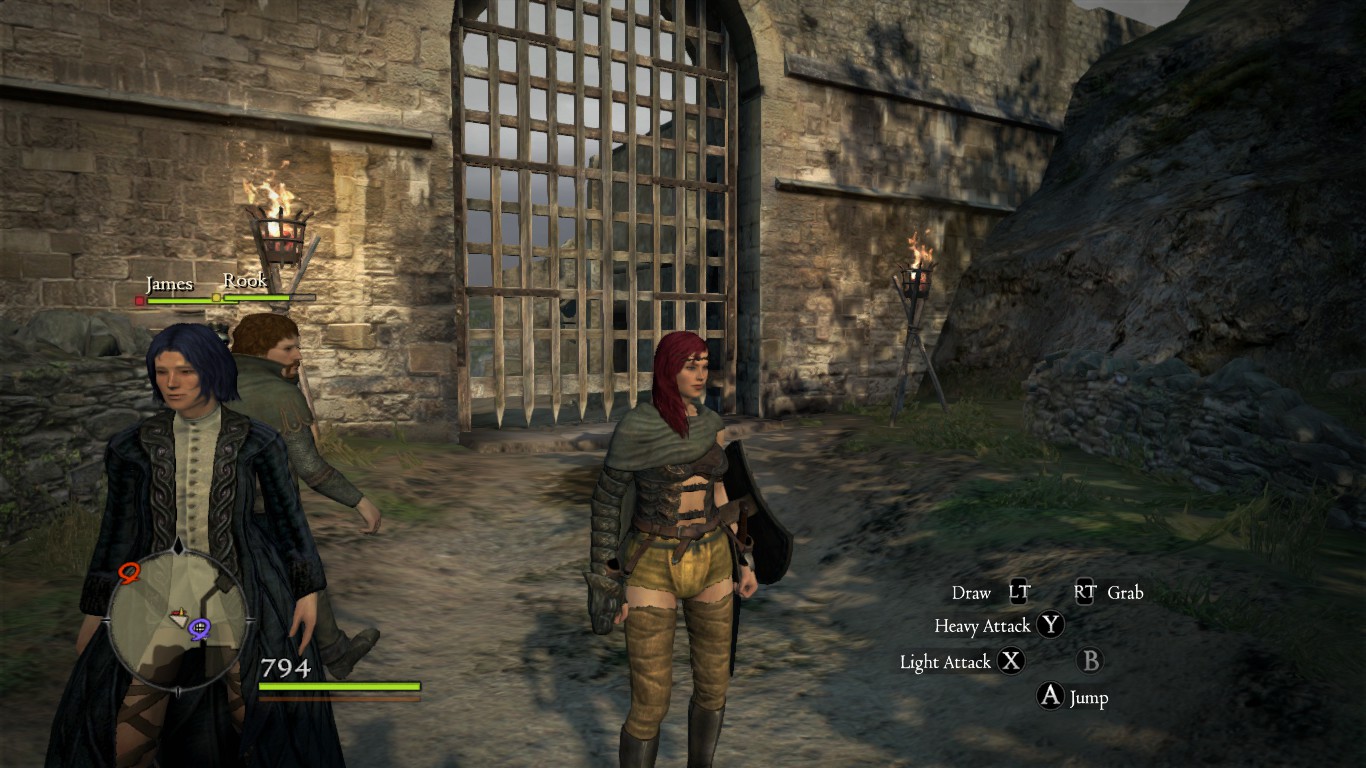Select the red quest marker on minimap
The width and height of the screenshot is (1366, 768).
coord(128,572)
